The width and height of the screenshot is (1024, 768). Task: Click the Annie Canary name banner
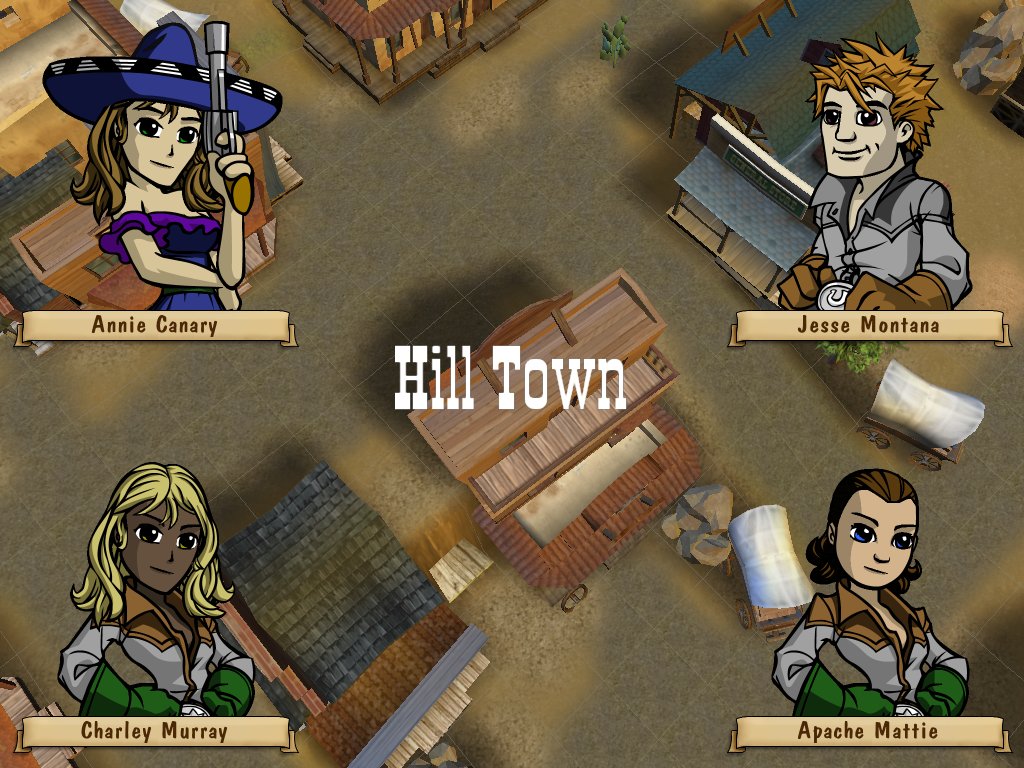coord(155,325)
